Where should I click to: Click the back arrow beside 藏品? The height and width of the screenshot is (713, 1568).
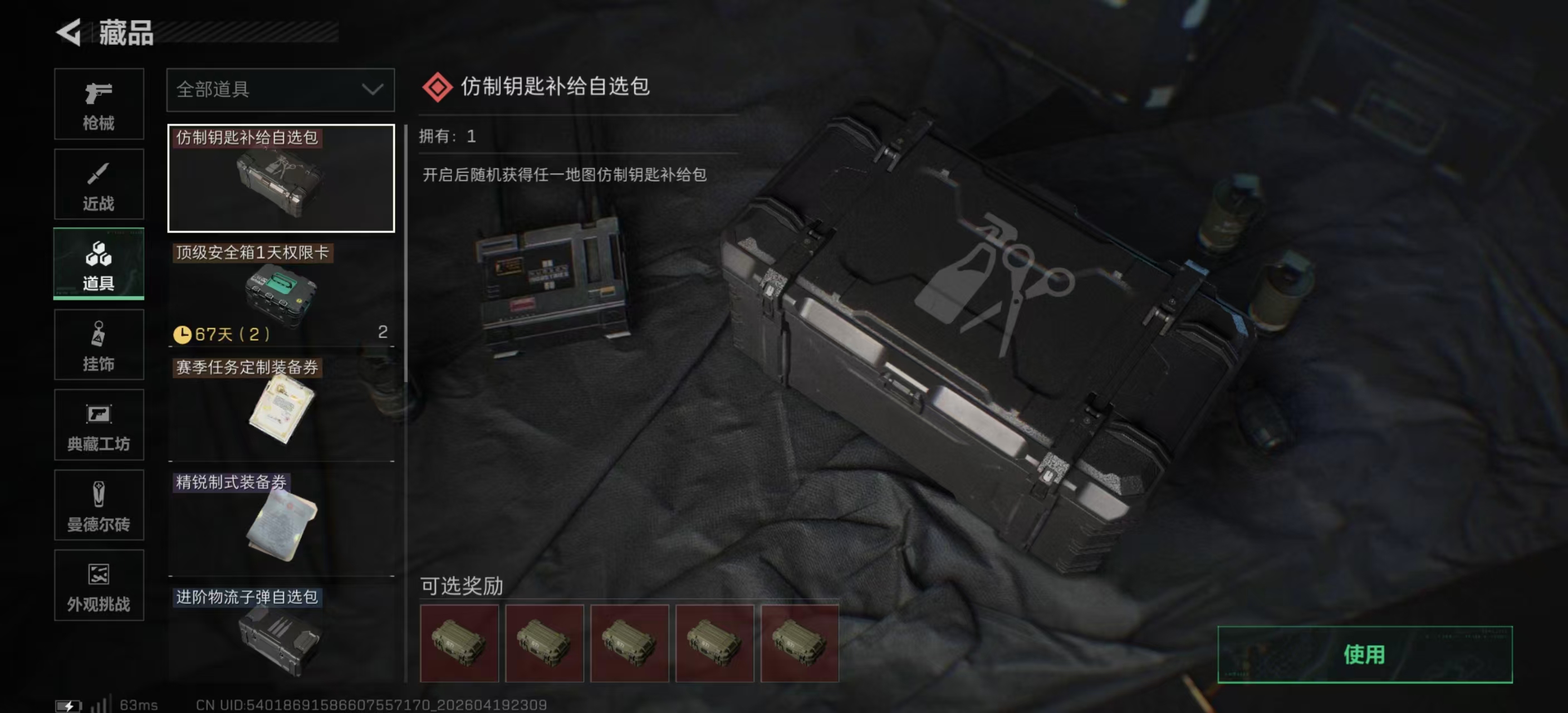69,33
